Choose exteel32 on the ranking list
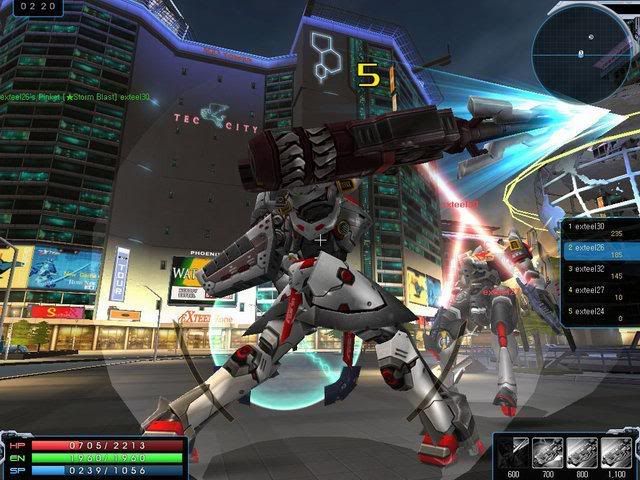The height and width of the screenshot is (480, 640). click(x=598, y=271)
